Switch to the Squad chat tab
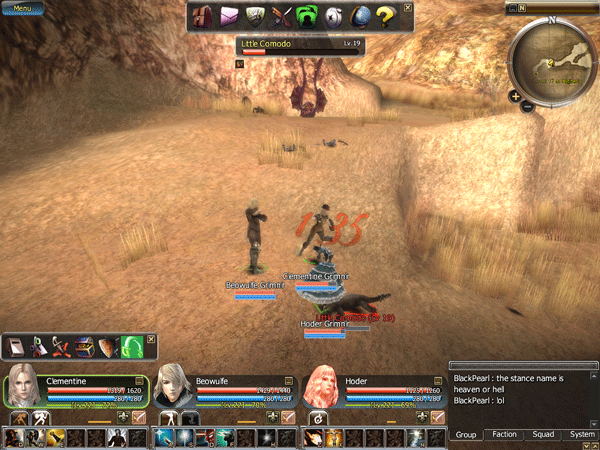600x450 pixels. [543, 435]
